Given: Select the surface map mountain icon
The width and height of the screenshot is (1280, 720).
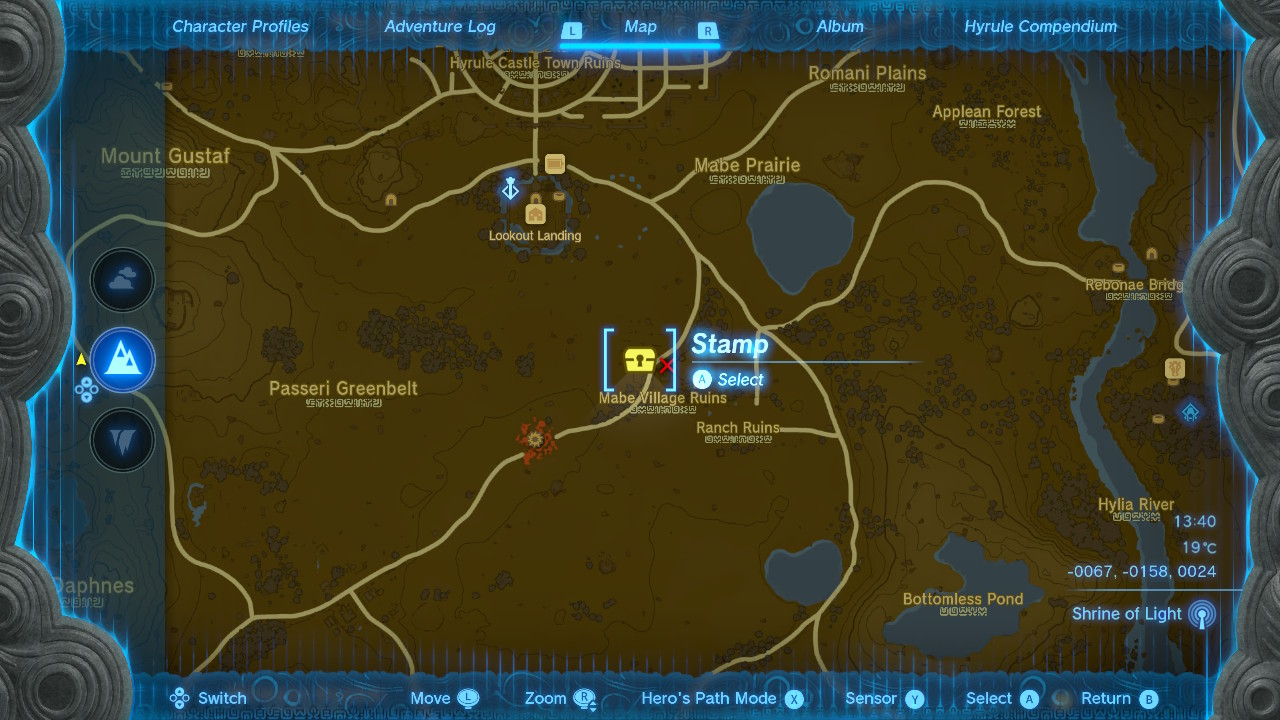Looking at the screenshot, I should coord(122,360).
